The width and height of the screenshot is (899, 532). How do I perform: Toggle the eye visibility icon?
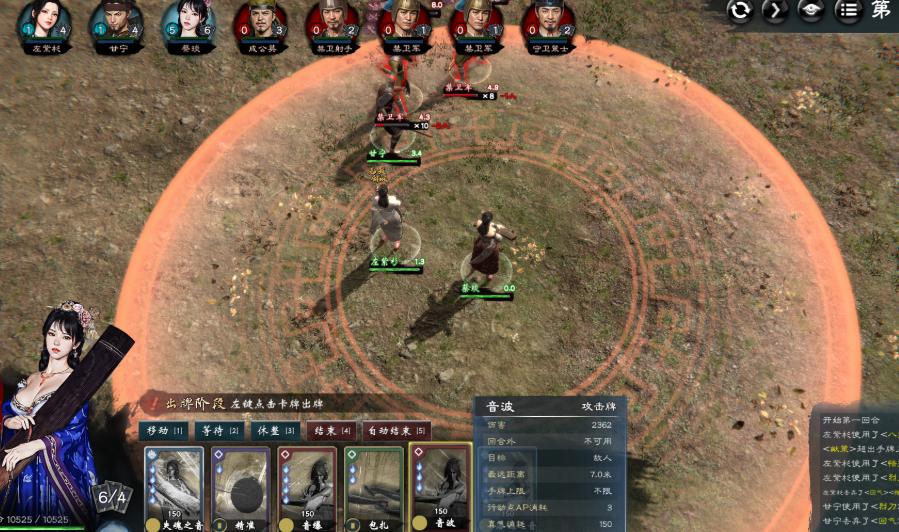coord(811,11)
